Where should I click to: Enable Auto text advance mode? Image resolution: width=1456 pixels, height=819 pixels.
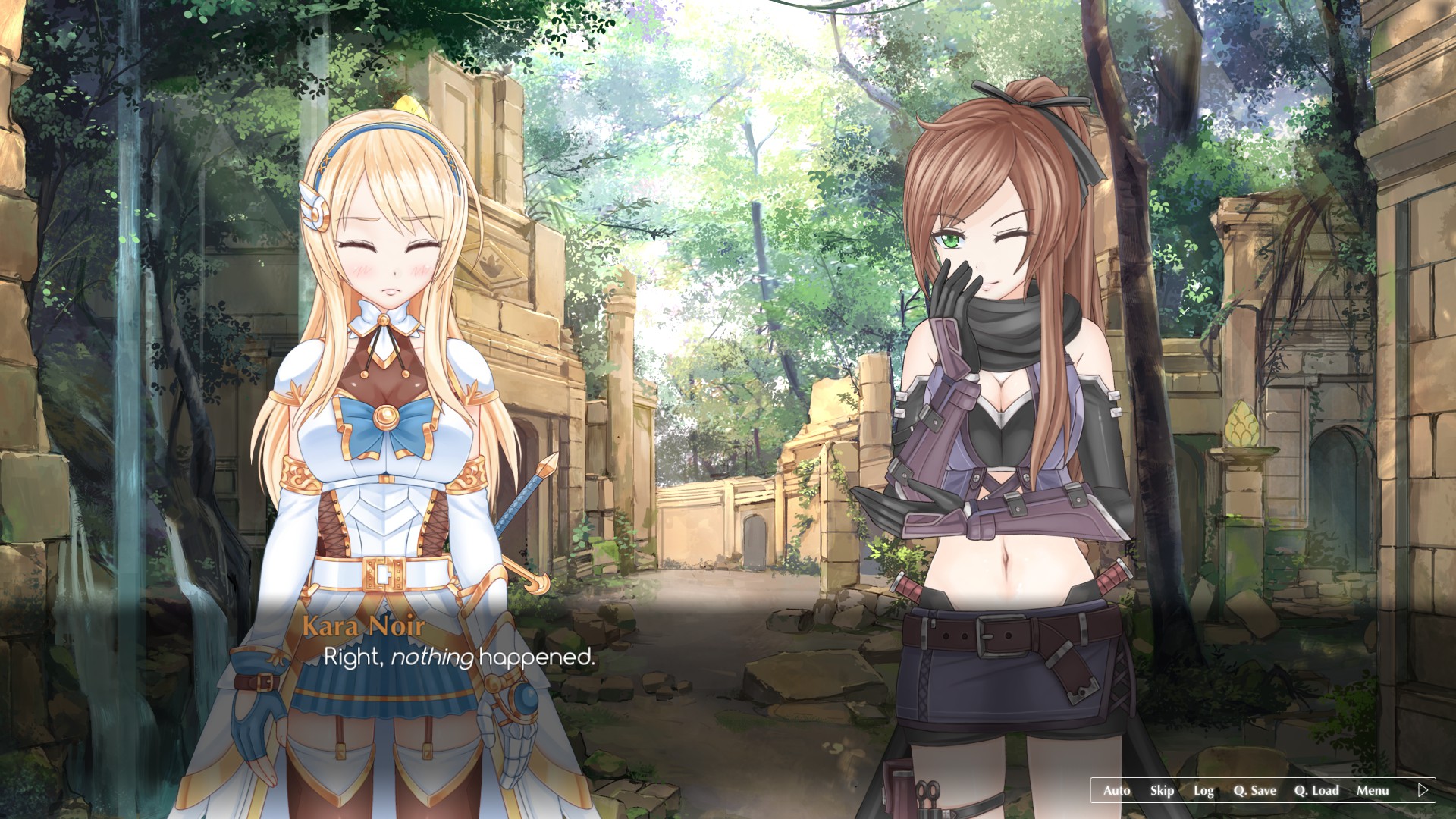1116,790
